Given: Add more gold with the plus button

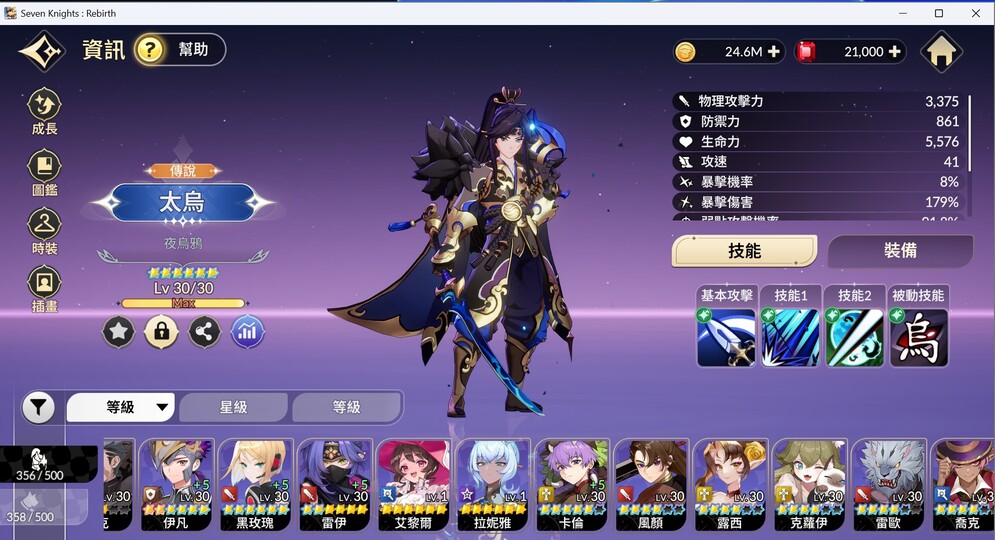Looking at the screenshot, I should click(x=774, y=52).
